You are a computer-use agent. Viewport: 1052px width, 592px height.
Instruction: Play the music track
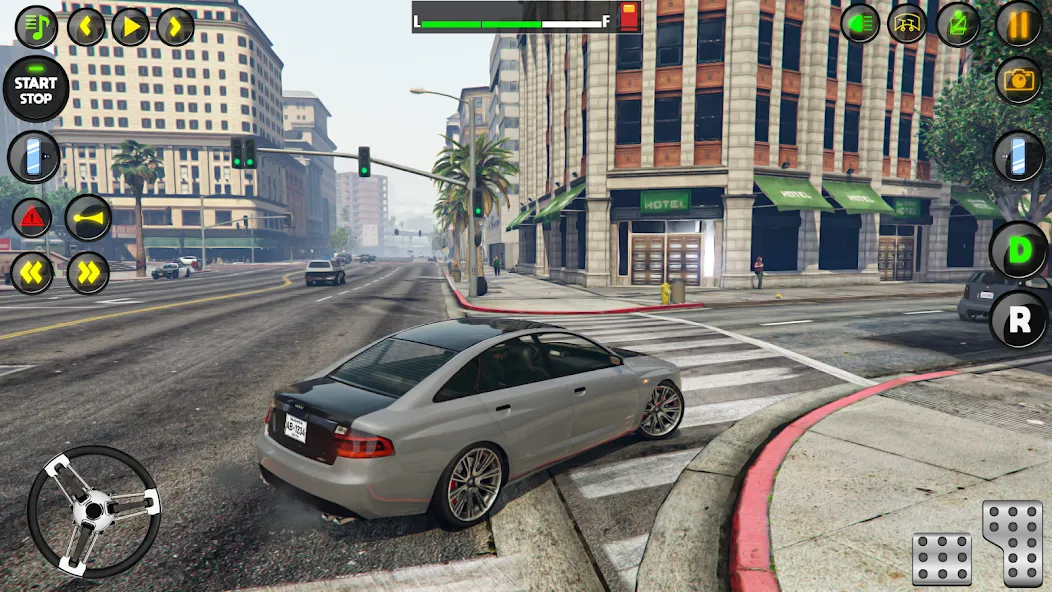pyautogui.click(x=130, y=26)
